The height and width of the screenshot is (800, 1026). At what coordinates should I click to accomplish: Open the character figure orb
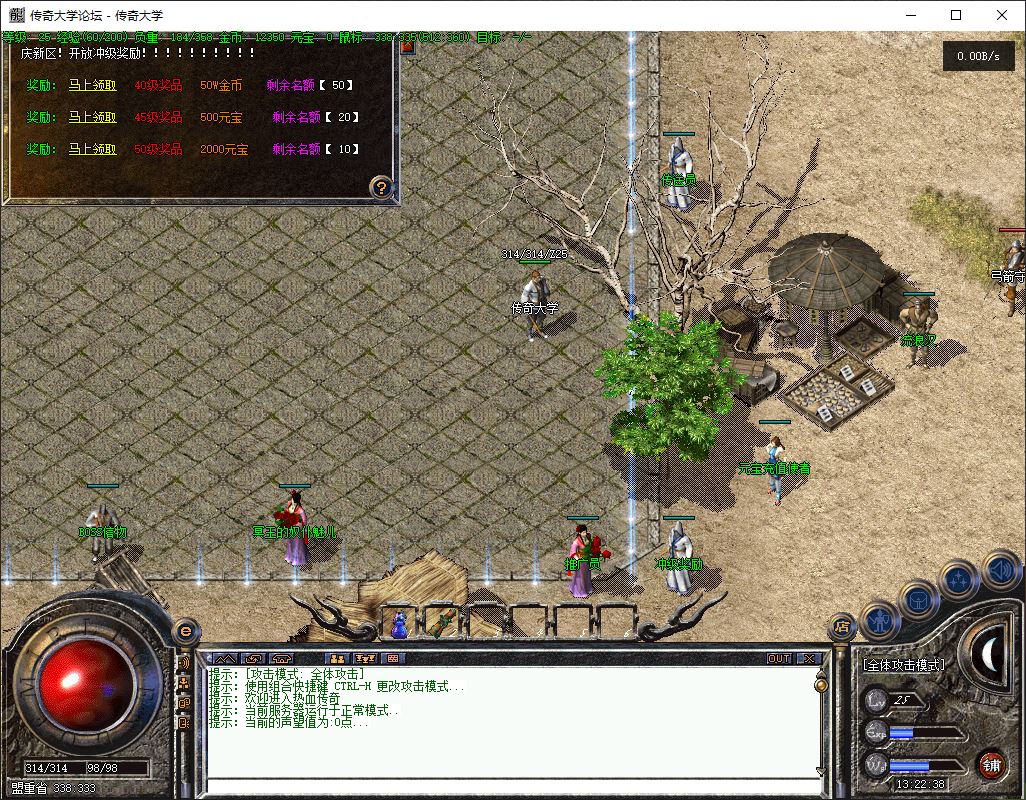(879, 620)
